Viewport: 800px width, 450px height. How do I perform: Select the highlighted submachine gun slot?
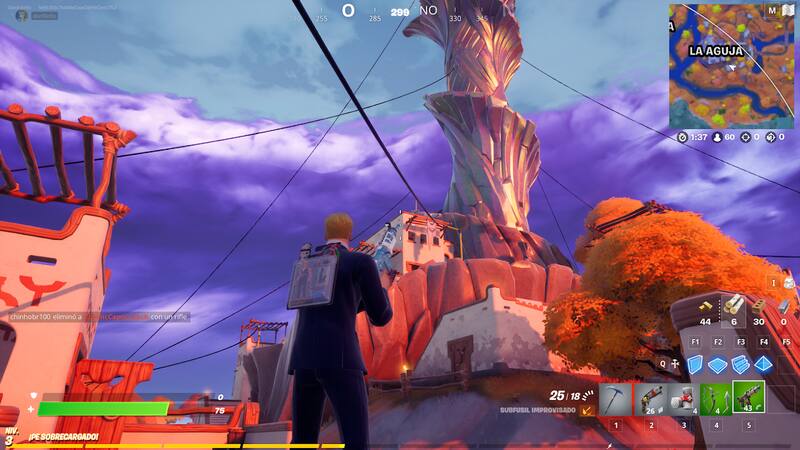[x=748, y=397]
